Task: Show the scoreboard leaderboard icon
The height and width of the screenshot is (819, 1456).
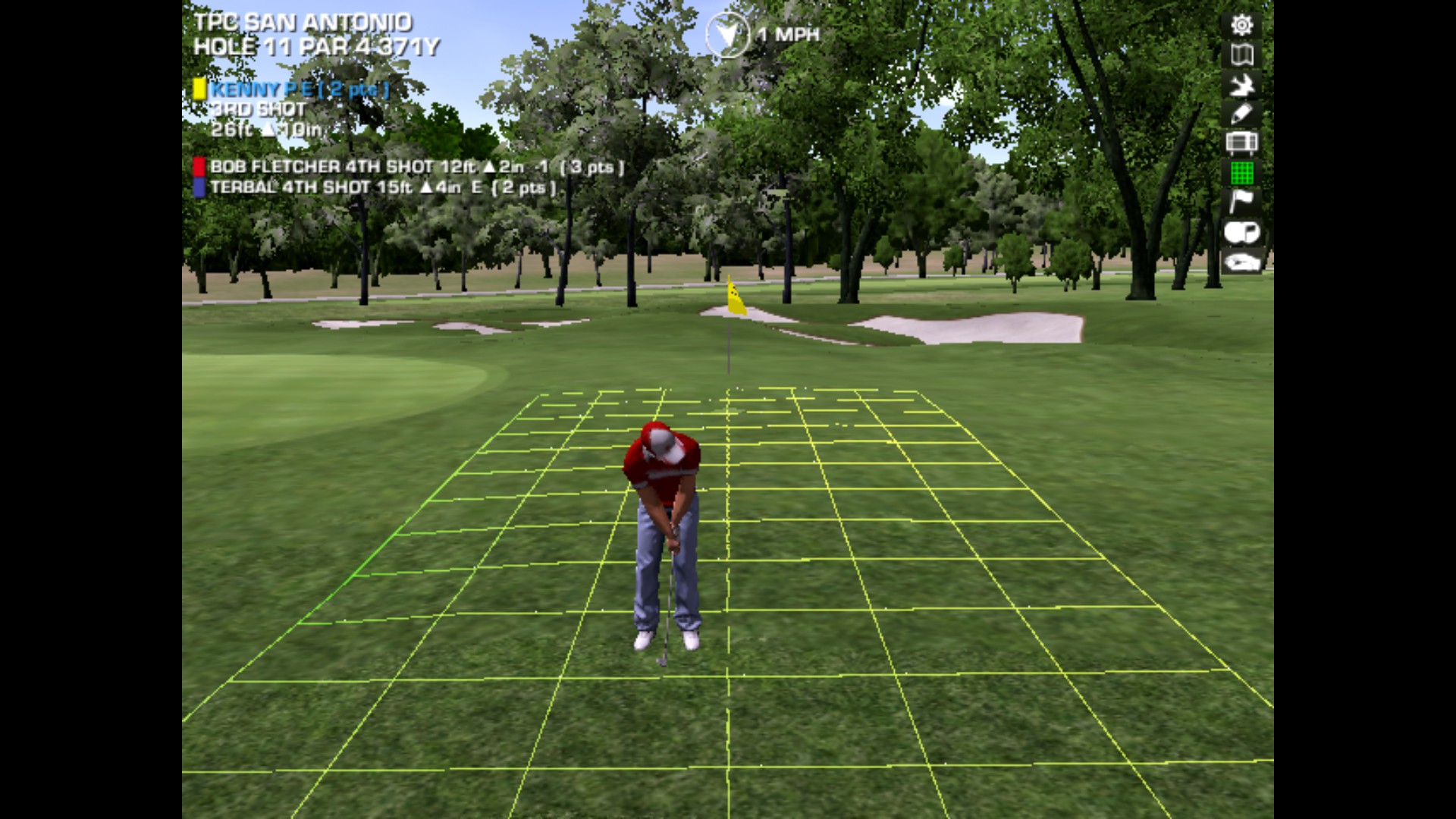Action: pyautogui.click(x=1241, y=143)
